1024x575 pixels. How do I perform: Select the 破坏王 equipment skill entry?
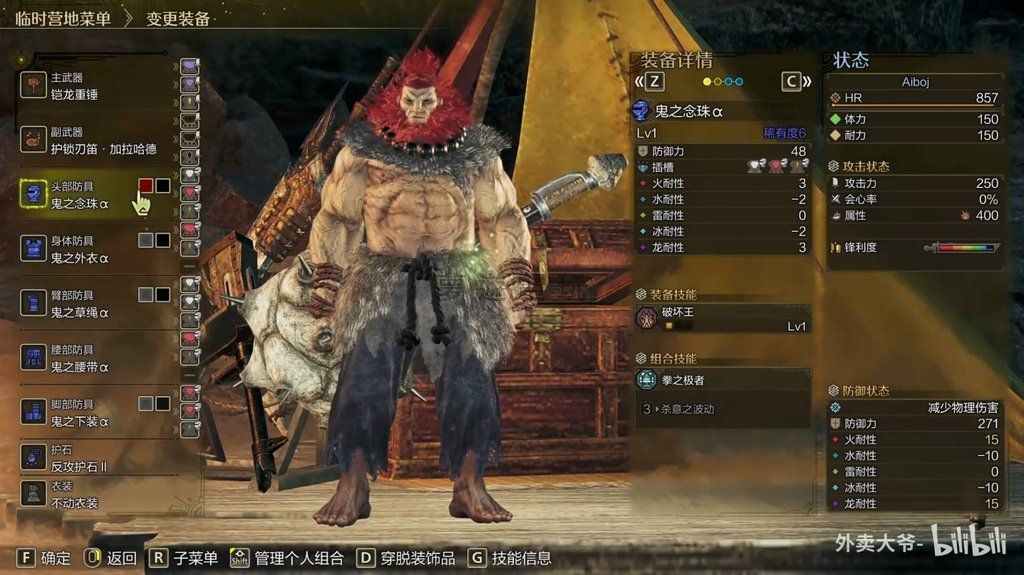point(722,318)
